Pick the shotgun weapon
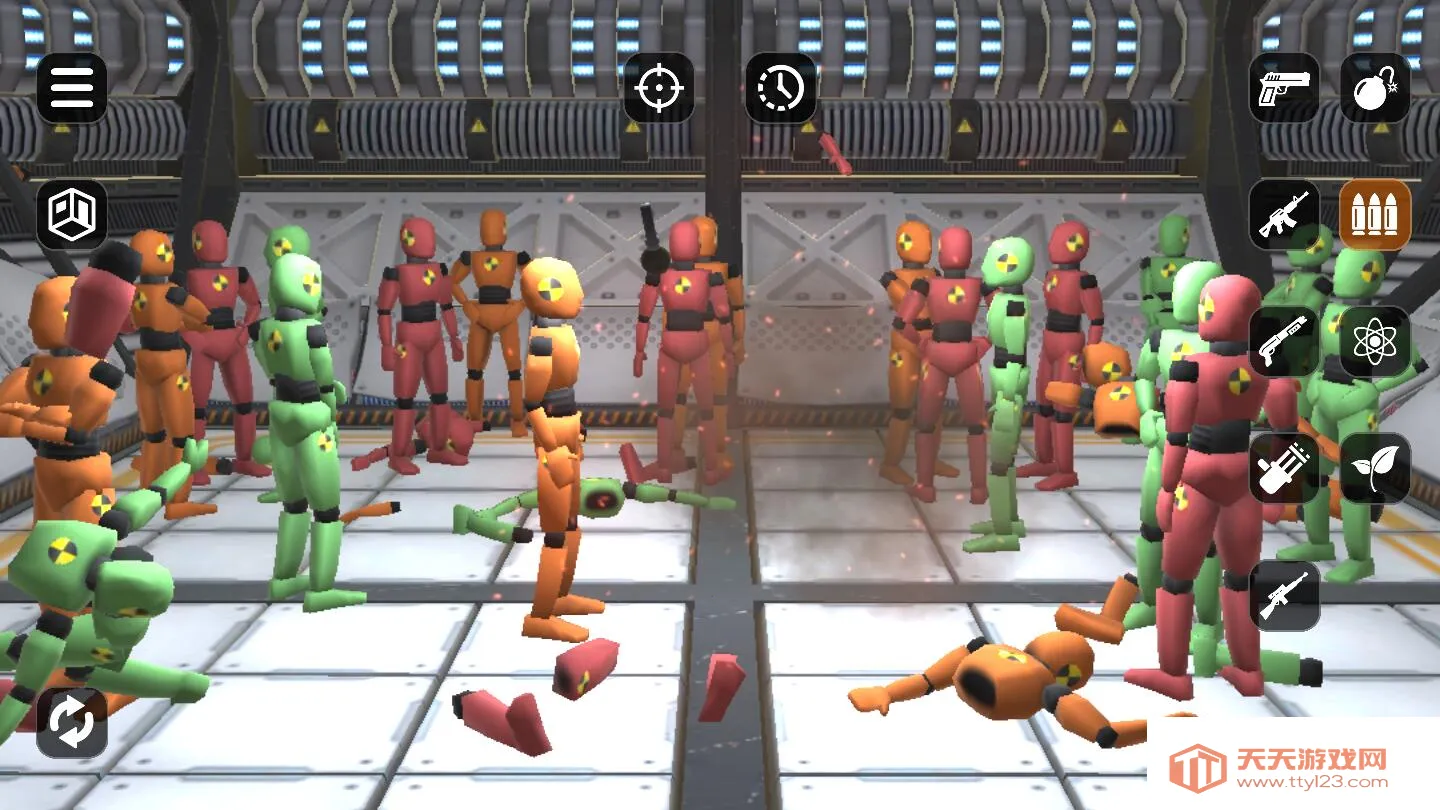1440x810 pixels. coord(1284,341)
